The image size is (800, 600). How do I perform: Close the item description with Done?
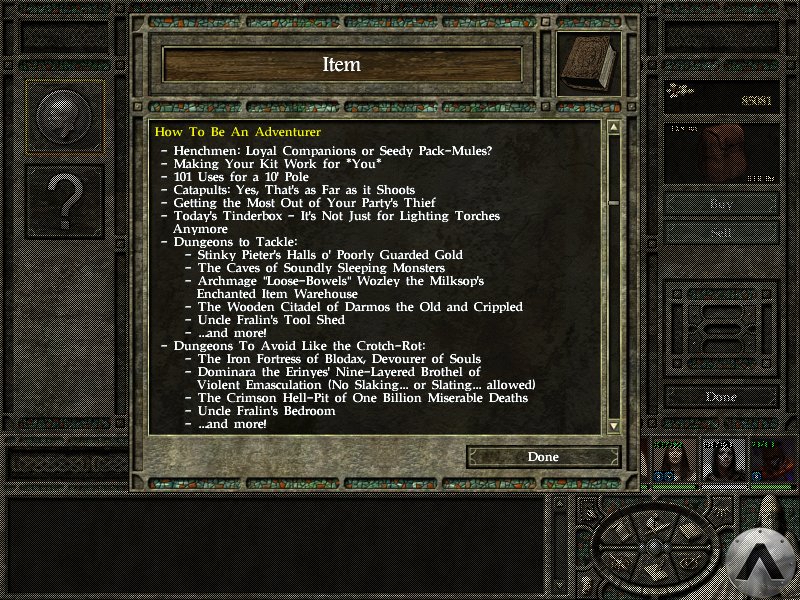543,457
